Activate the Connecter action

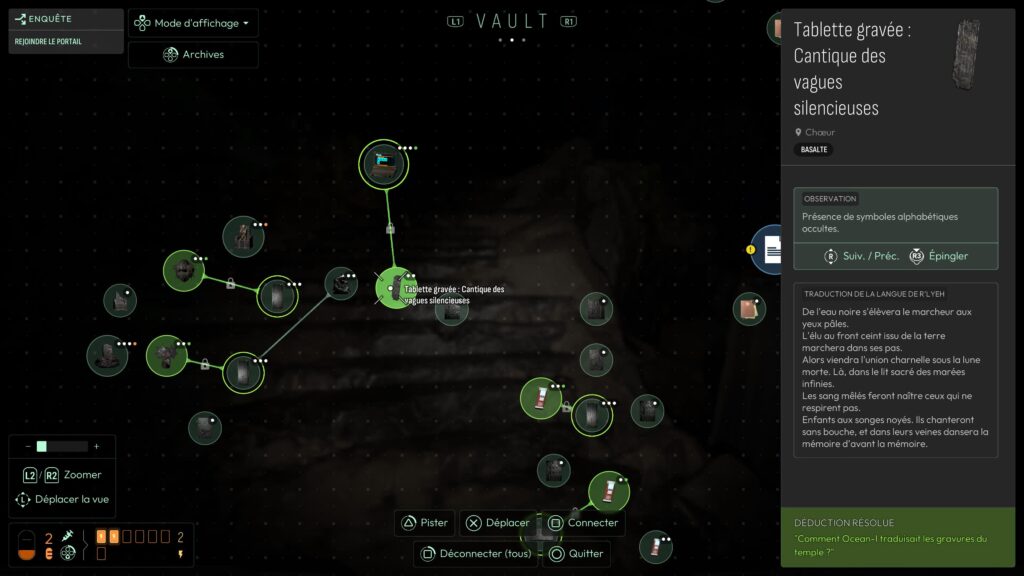click(x=583, y=522)
